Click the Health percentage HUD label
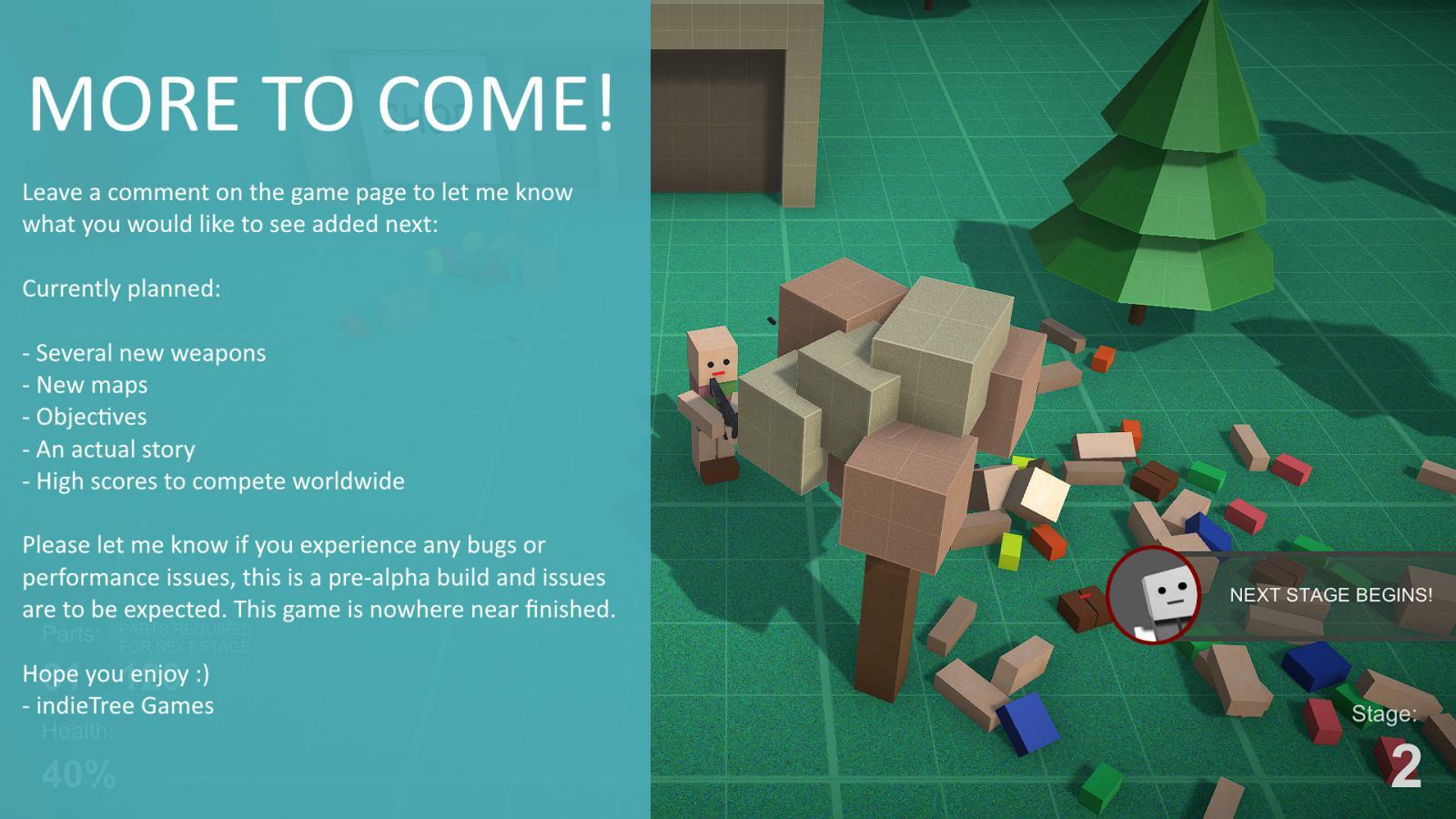 [x=79, y=731]
